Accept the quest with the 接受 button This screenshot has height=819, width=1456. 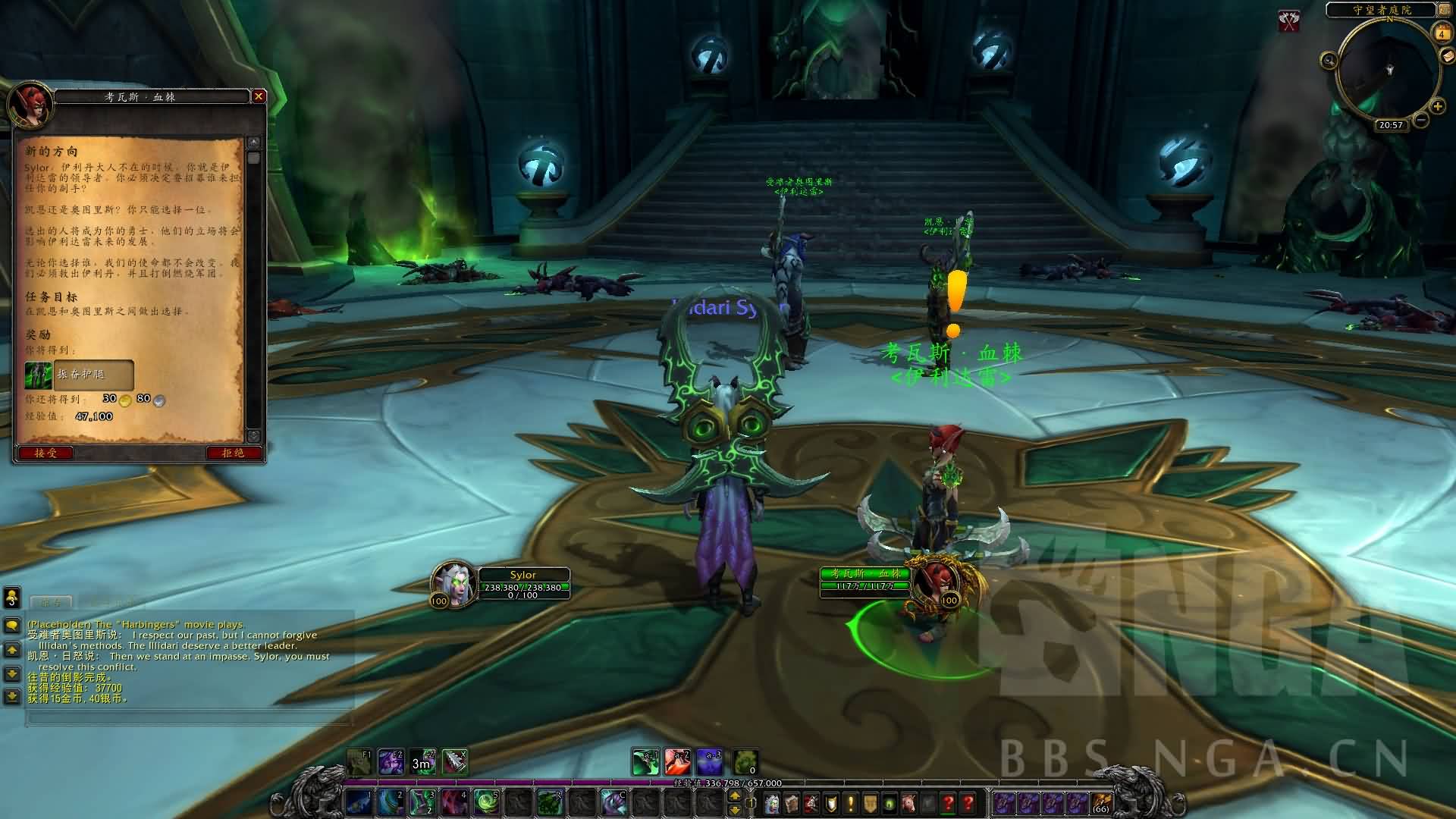point(45,453)
